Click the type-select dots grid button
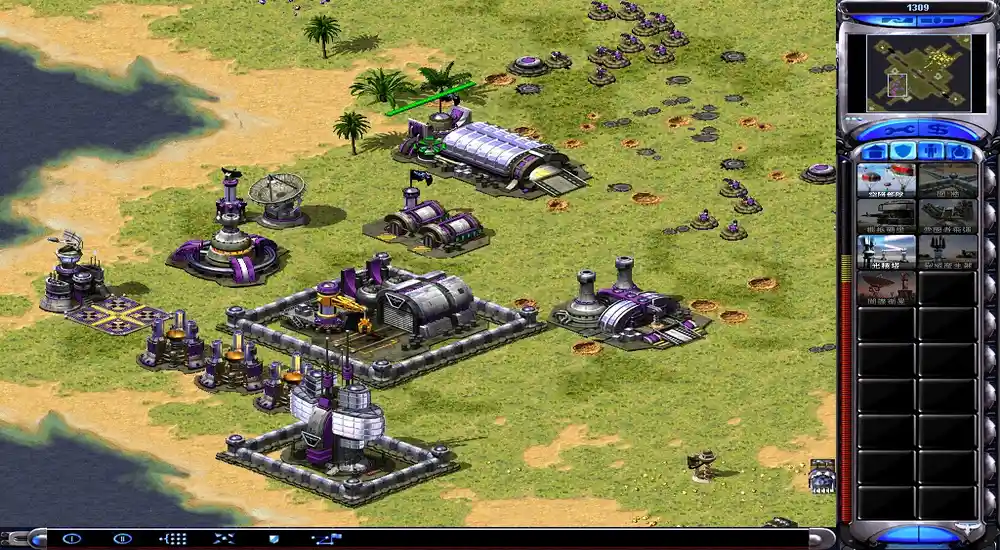1000x550 pixels. (x=173, y=538)
